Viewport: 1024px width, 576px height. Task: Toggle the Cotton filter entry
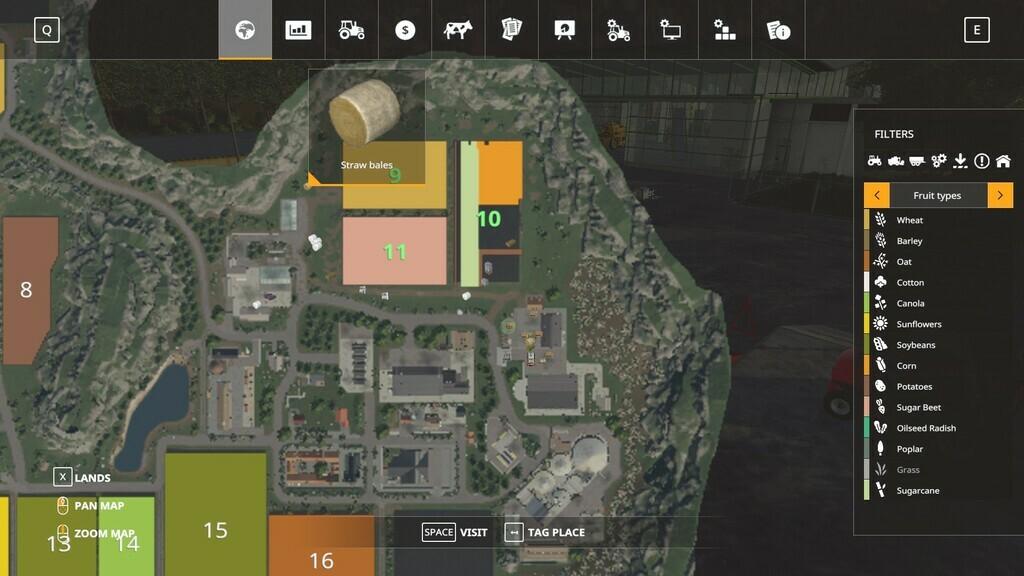click(x=910, y=283)
